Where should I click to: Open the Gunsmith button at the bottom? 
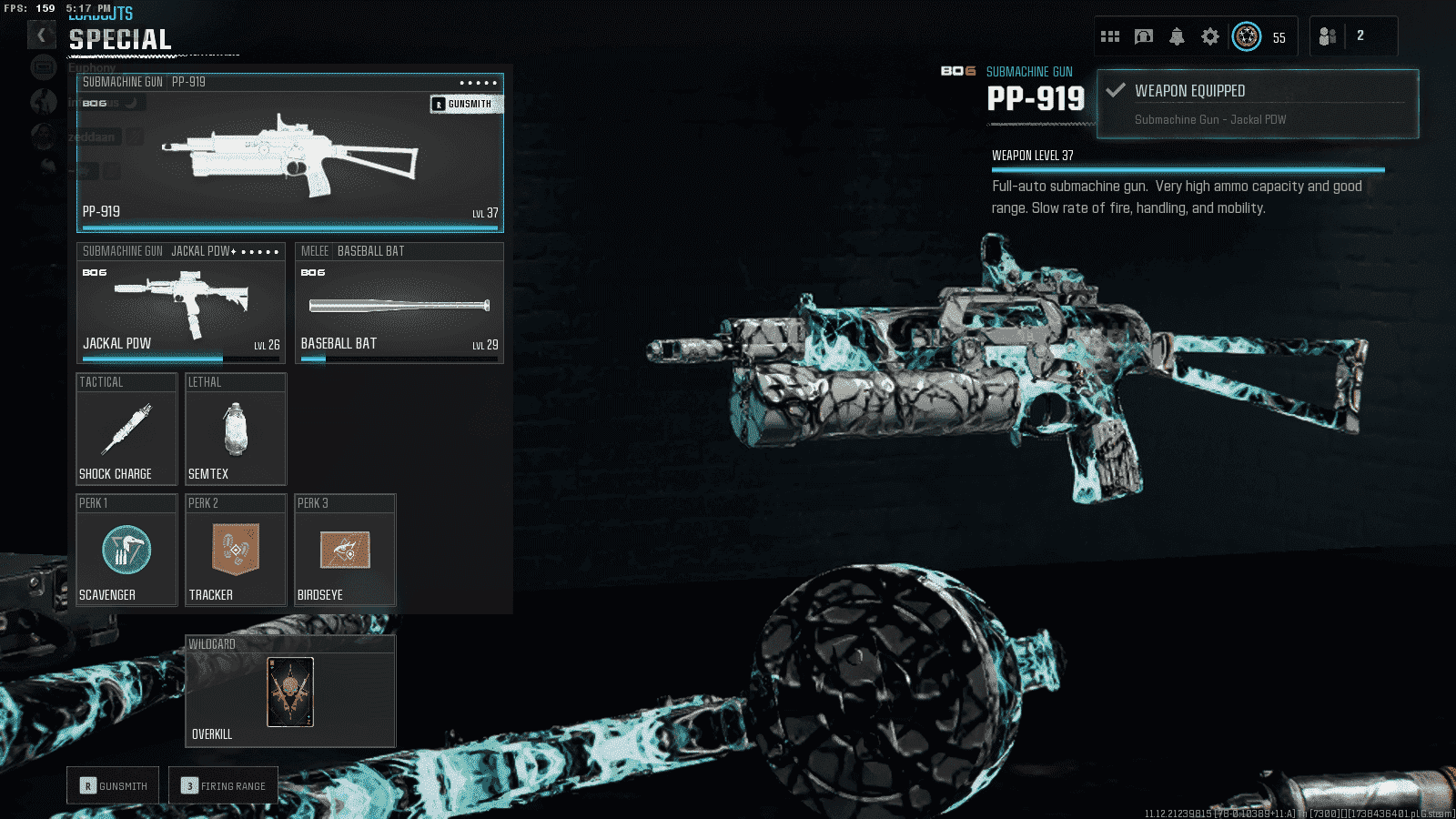click(x=114, y=785)
